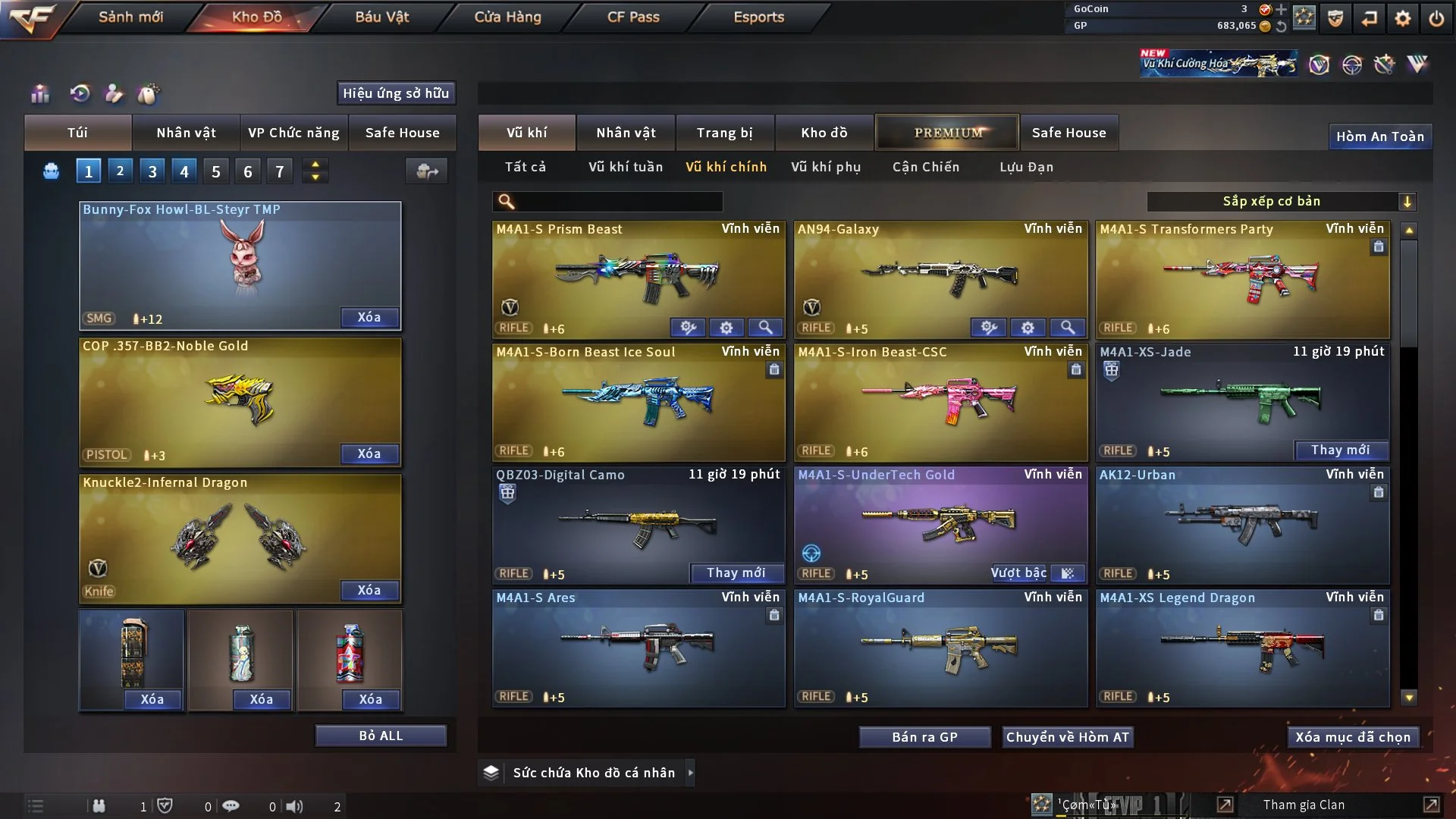This screenshot has width=1456, height=819.
Task: Select the M4A1-S Prism Beast rifle
Action: tap(639, 273)
